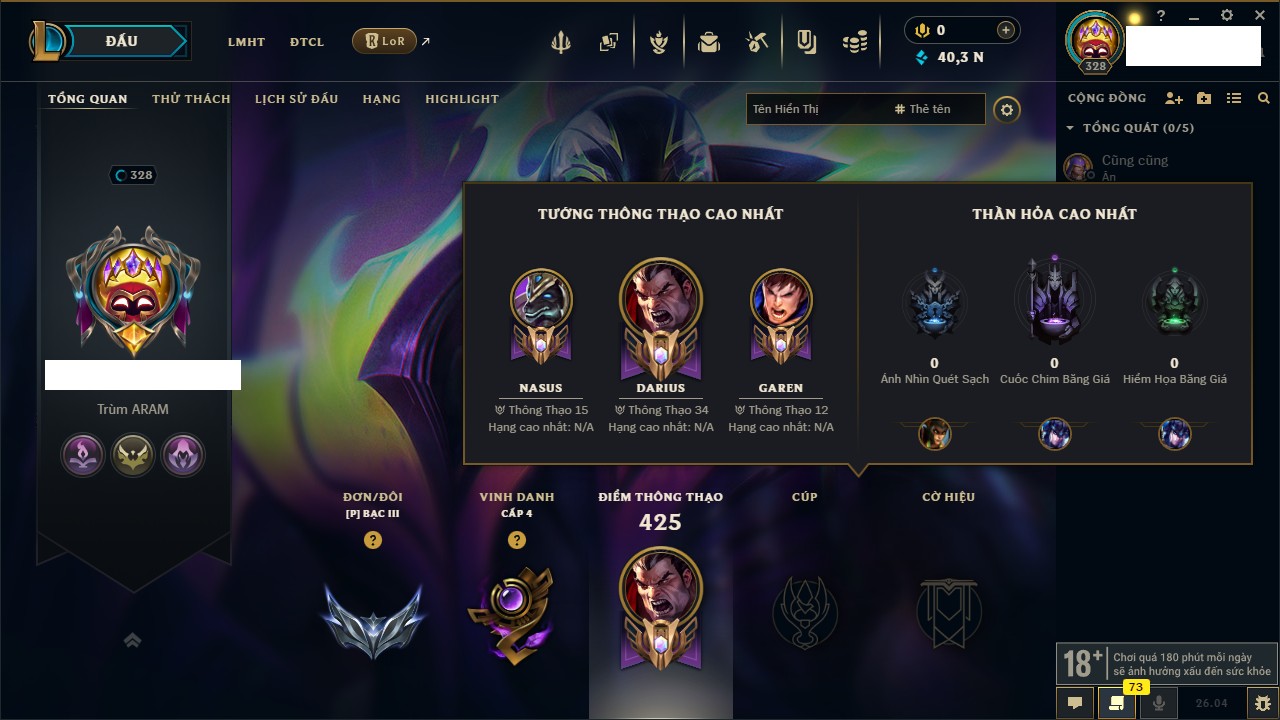Add RP with the plus button
Image resolution: width=1280 pixels, height=720 pixels.
click(1005, 31)
